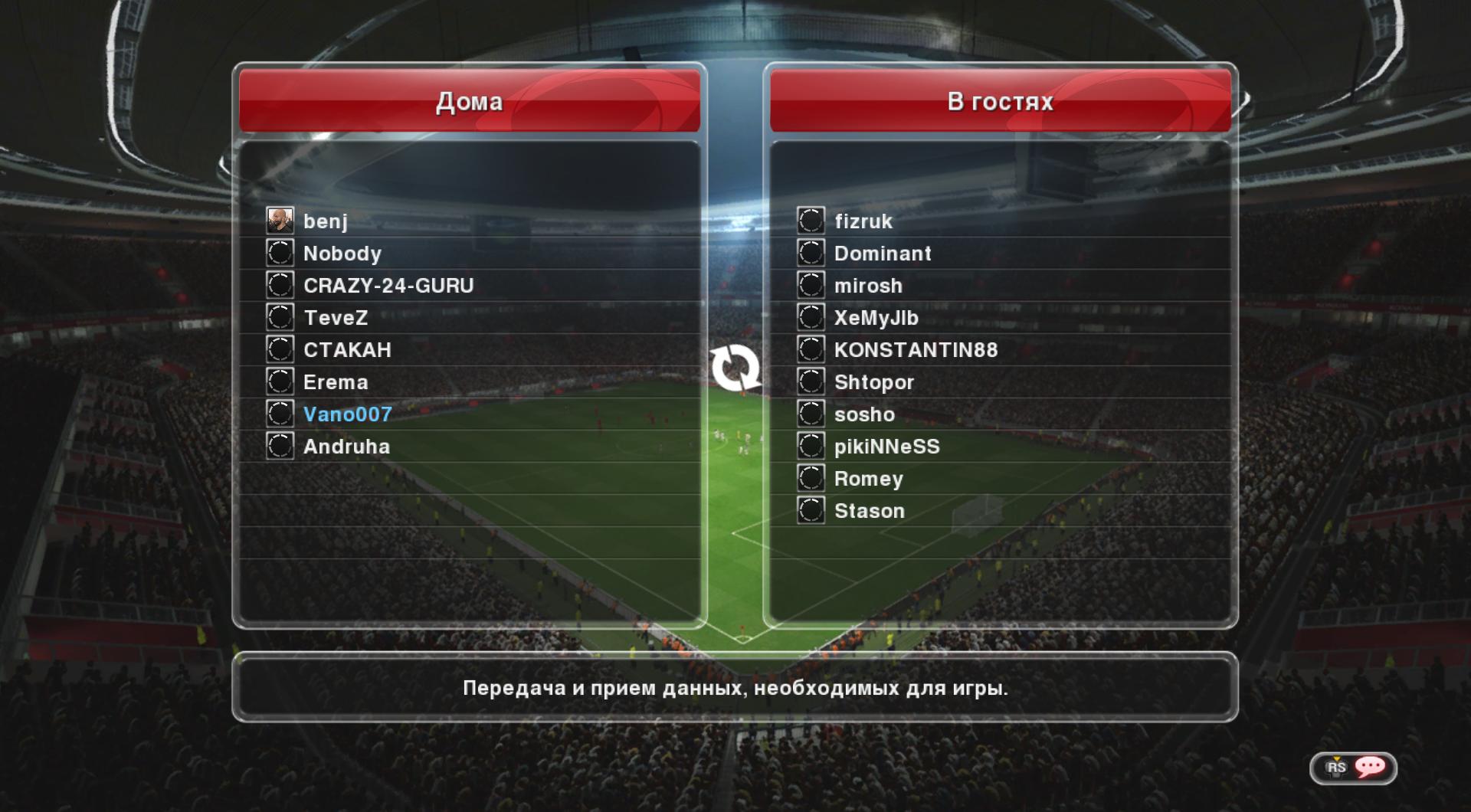
Task: Select sosho in the away list
Action: pyautogui.click(x=864, y=414)
